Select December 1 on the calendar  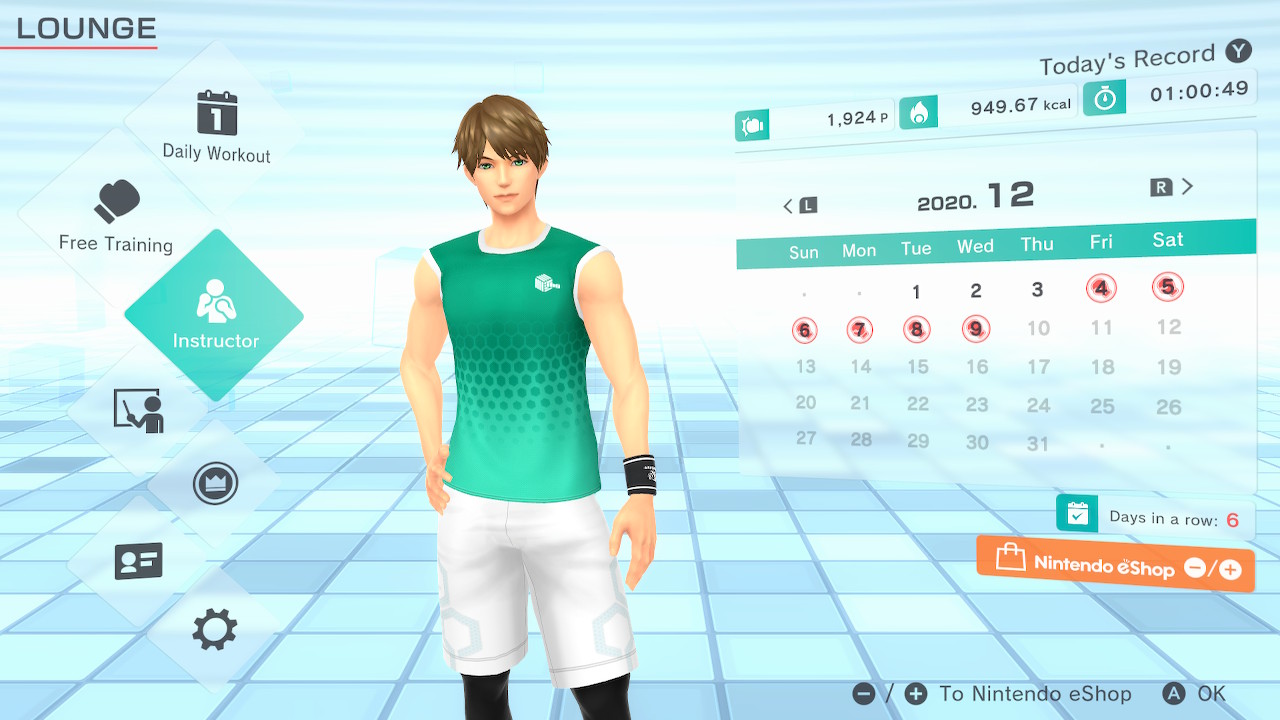coord(916,292)
